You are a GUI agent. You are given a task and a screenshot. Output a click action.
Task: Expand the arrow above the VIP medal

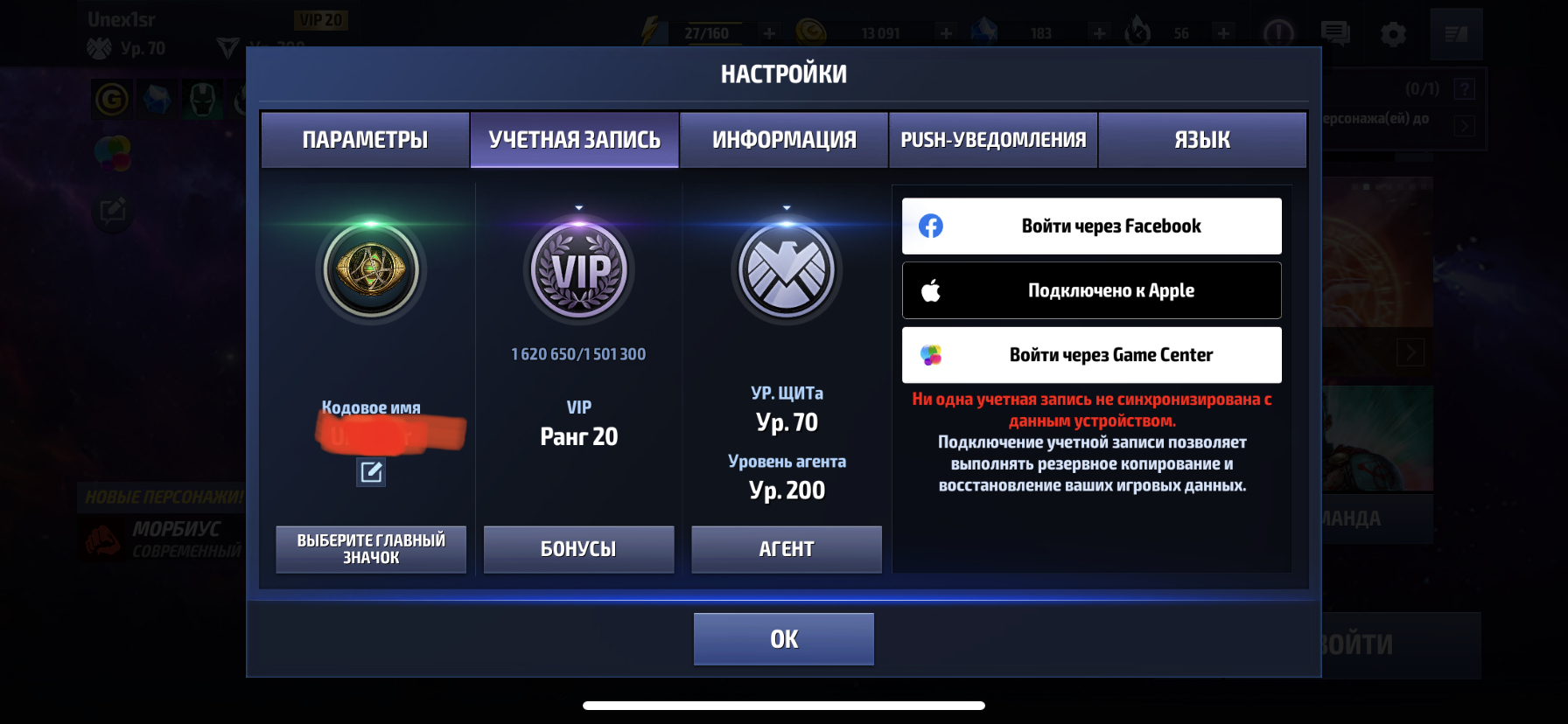(578, 209)
